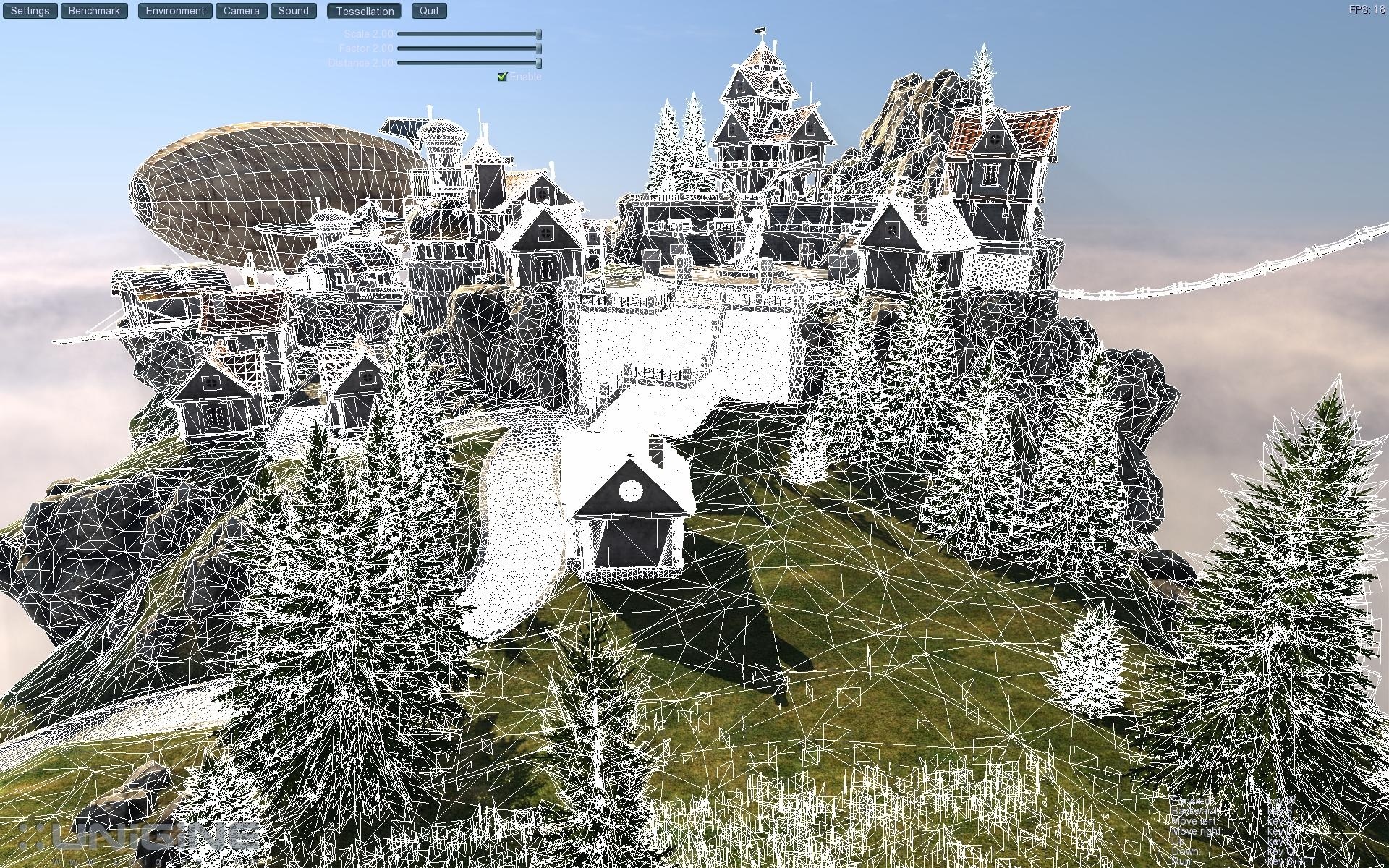The width and height of the screenshot is (1389, 868).
Task: Click the Distance 2.00 slider handle
Action: pos(538,63)
